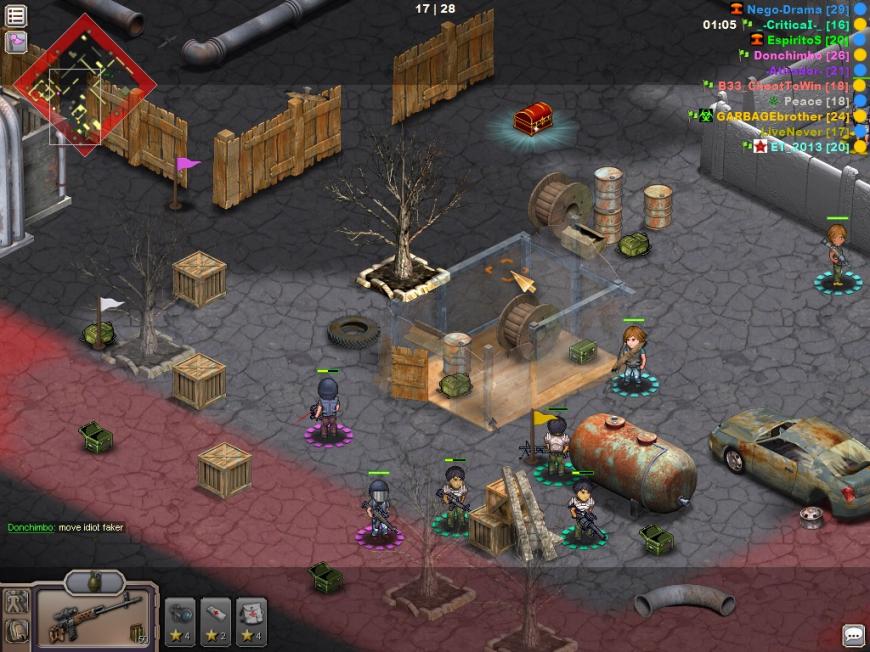Open the chat speech bubble button

pyautogui.click(x=853, y=634)
